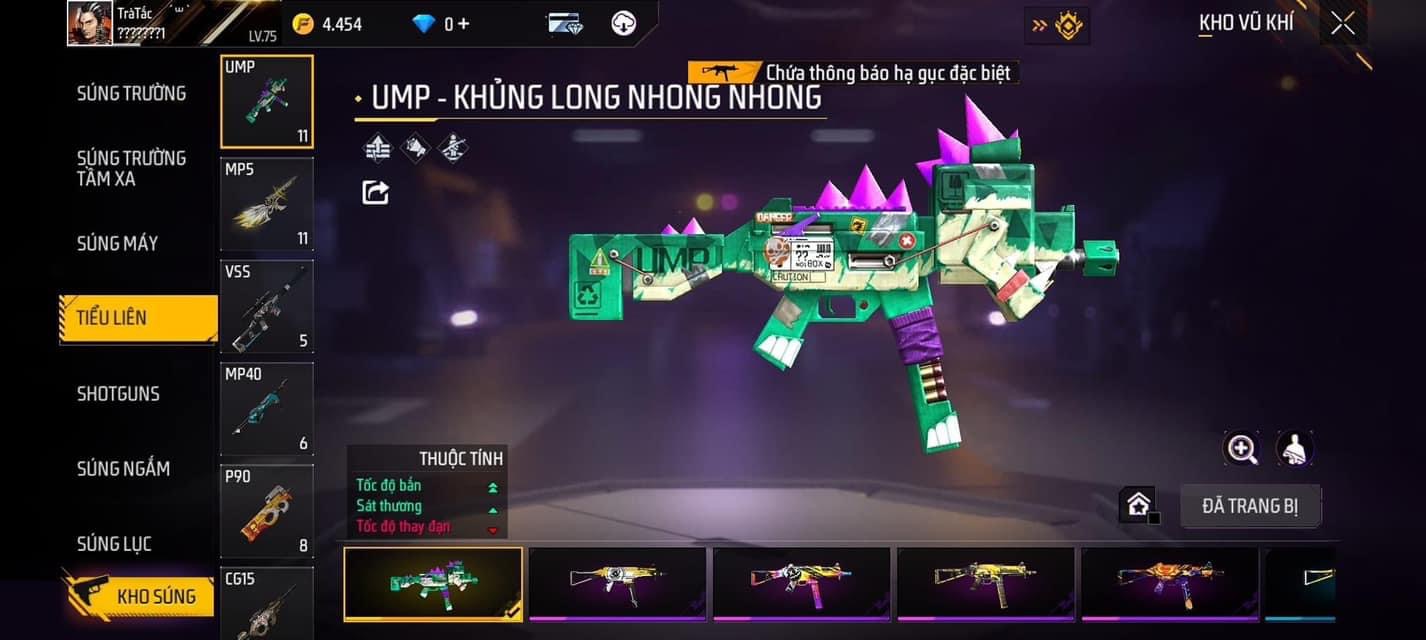The height and width of the screenshot is (640, 1426).
Task: Select the equipped green dinosaur UMP skin thumbnail
Action: pyautogui.click(x=432, y=583)
